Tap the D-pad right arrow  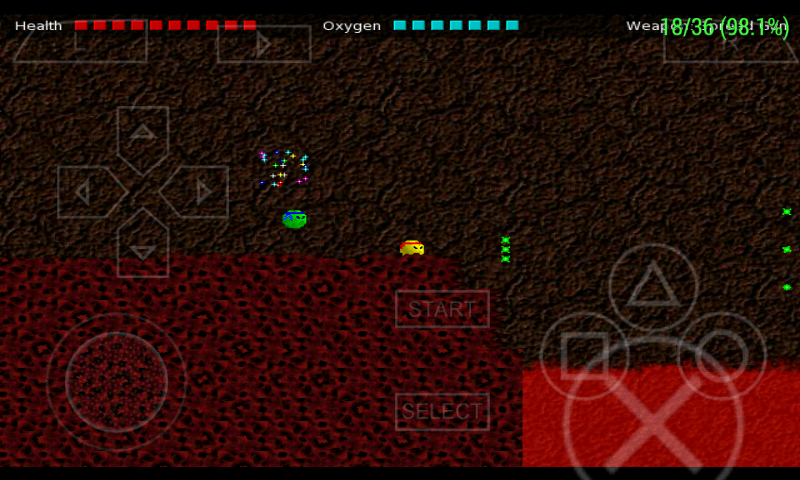(198, 192)
